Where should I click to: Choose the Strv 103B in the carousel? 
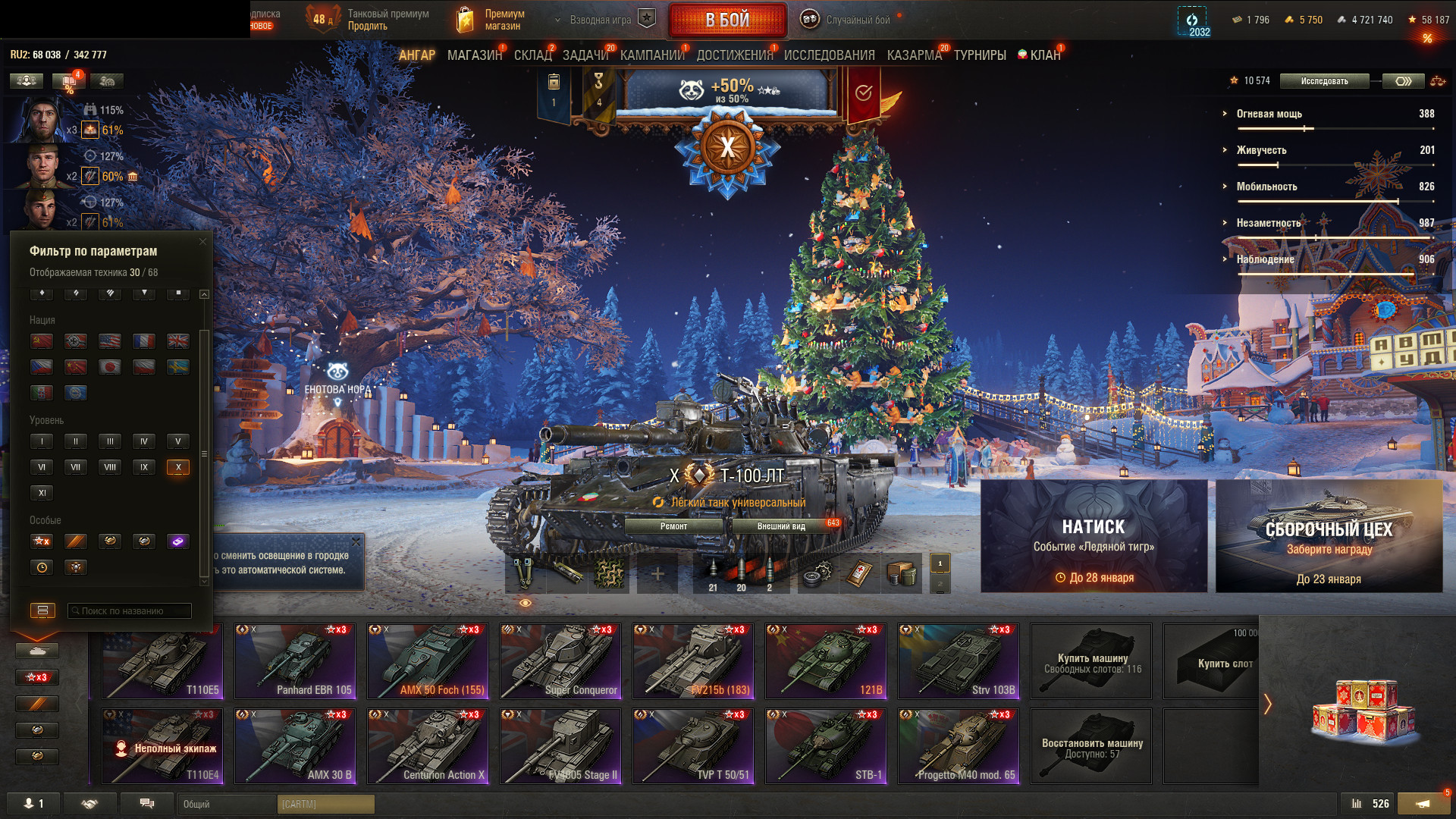pyautogui.click(x=959, y=661)
